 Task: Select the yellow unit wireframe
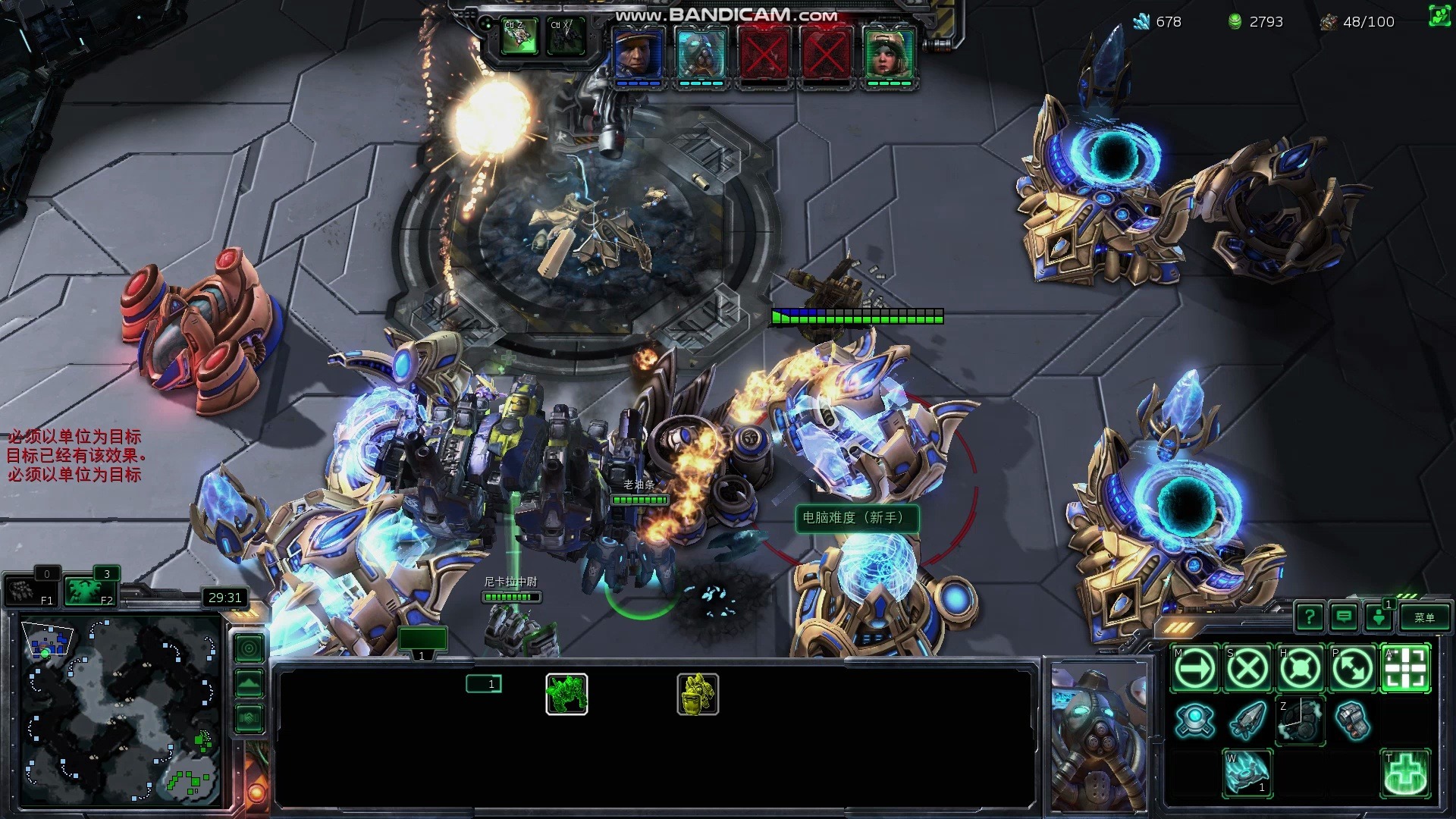coord(698,695)
